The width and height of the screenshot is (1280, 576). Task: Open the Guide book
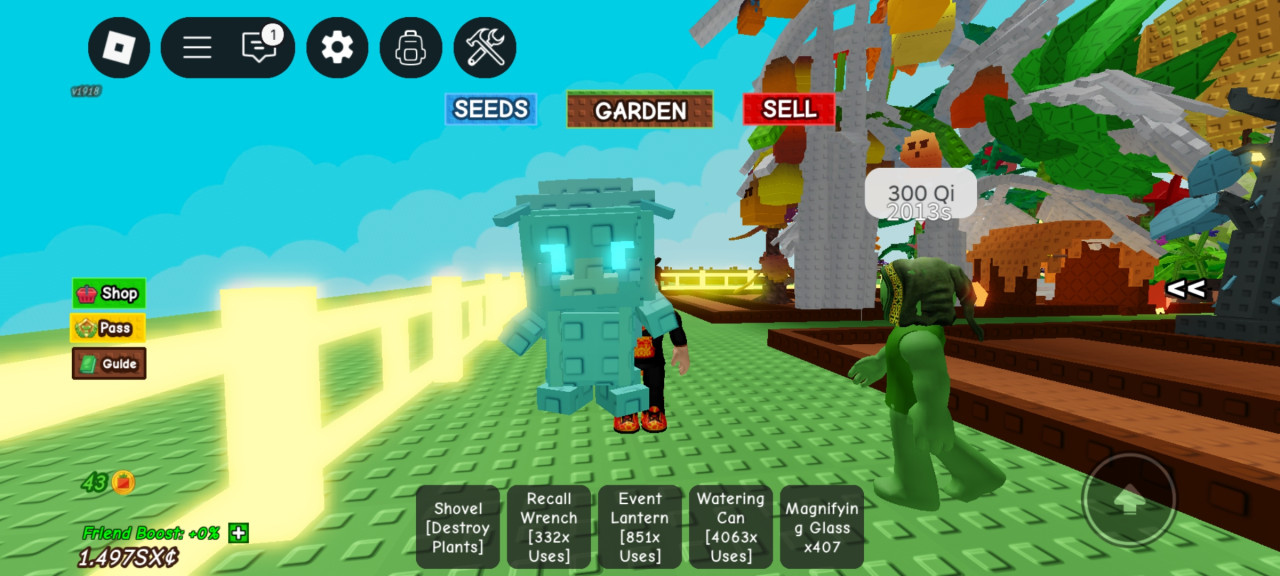click(109, 363)
